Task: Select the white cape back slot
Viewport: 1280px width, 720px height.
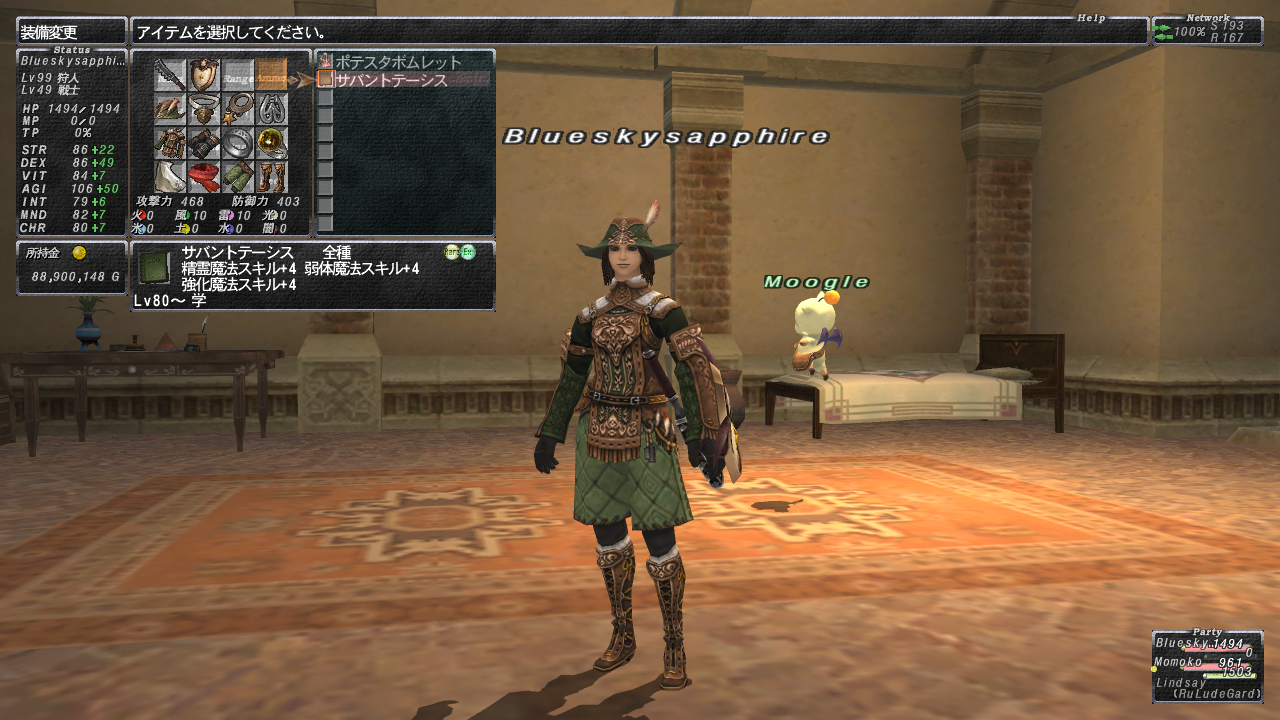Action: coord(170,176)
